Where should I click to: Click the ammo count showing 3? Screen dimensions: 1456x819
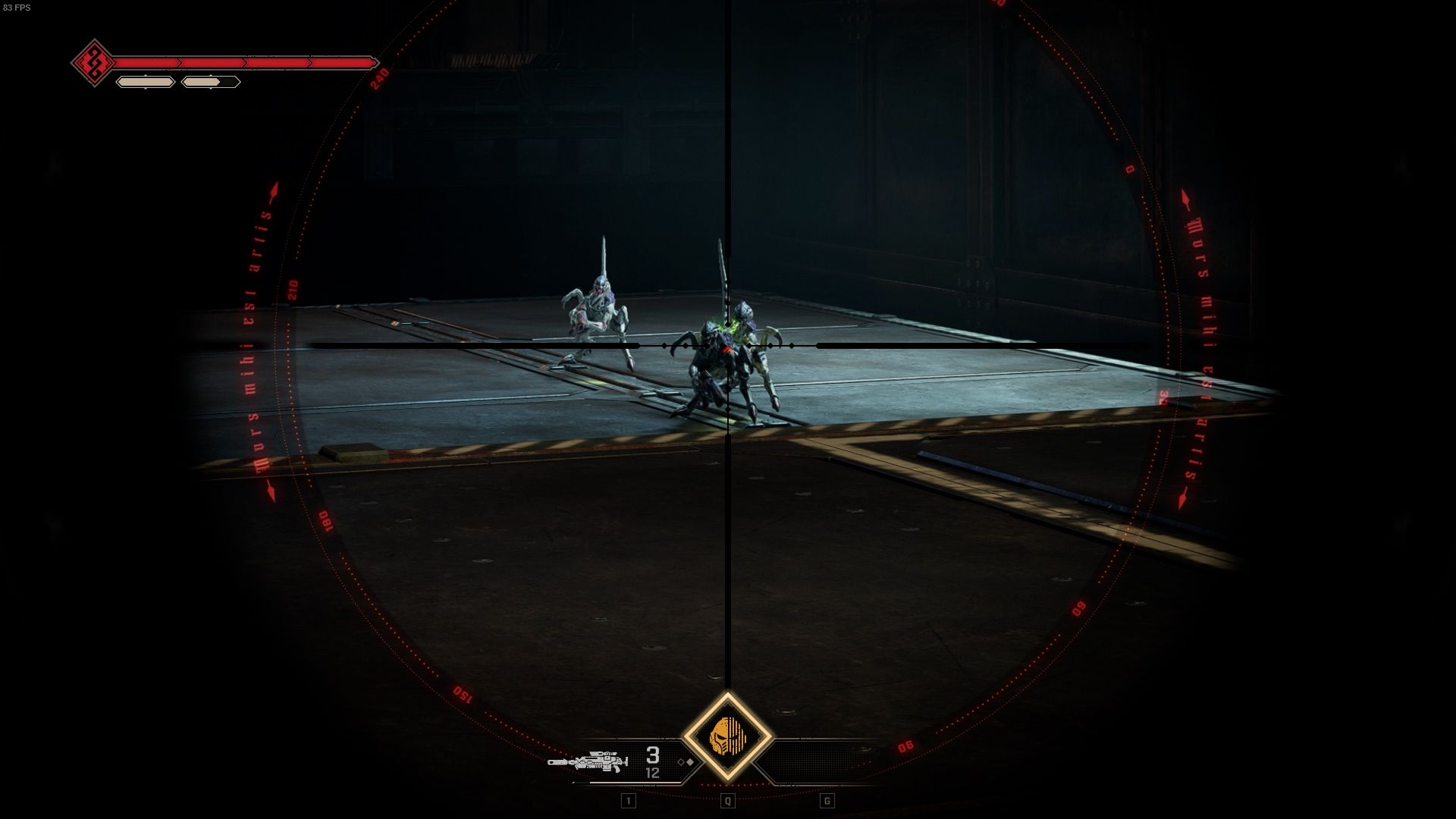652,755
